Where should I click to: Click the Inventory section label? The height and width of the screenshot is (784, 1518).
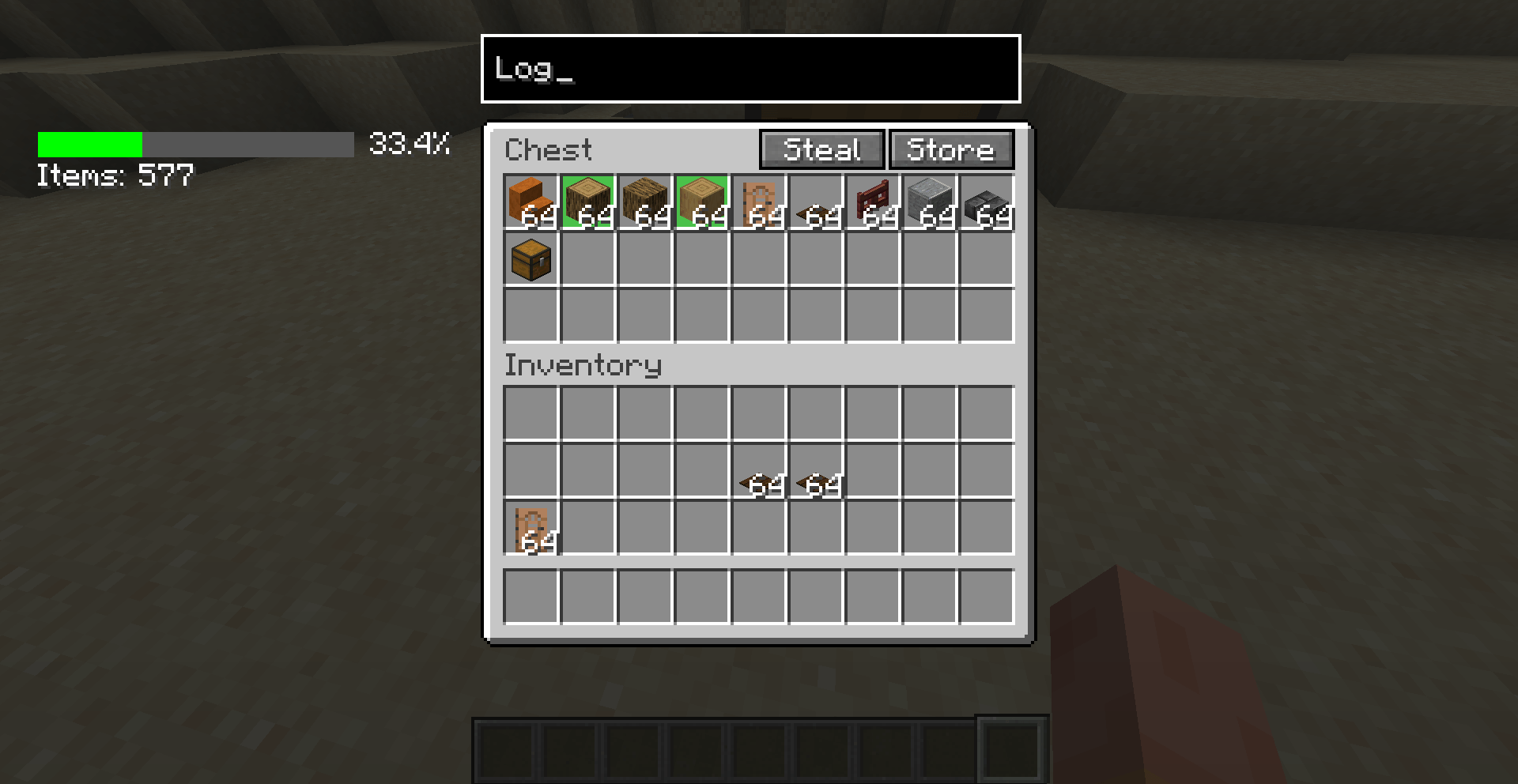tap(583, 365)
